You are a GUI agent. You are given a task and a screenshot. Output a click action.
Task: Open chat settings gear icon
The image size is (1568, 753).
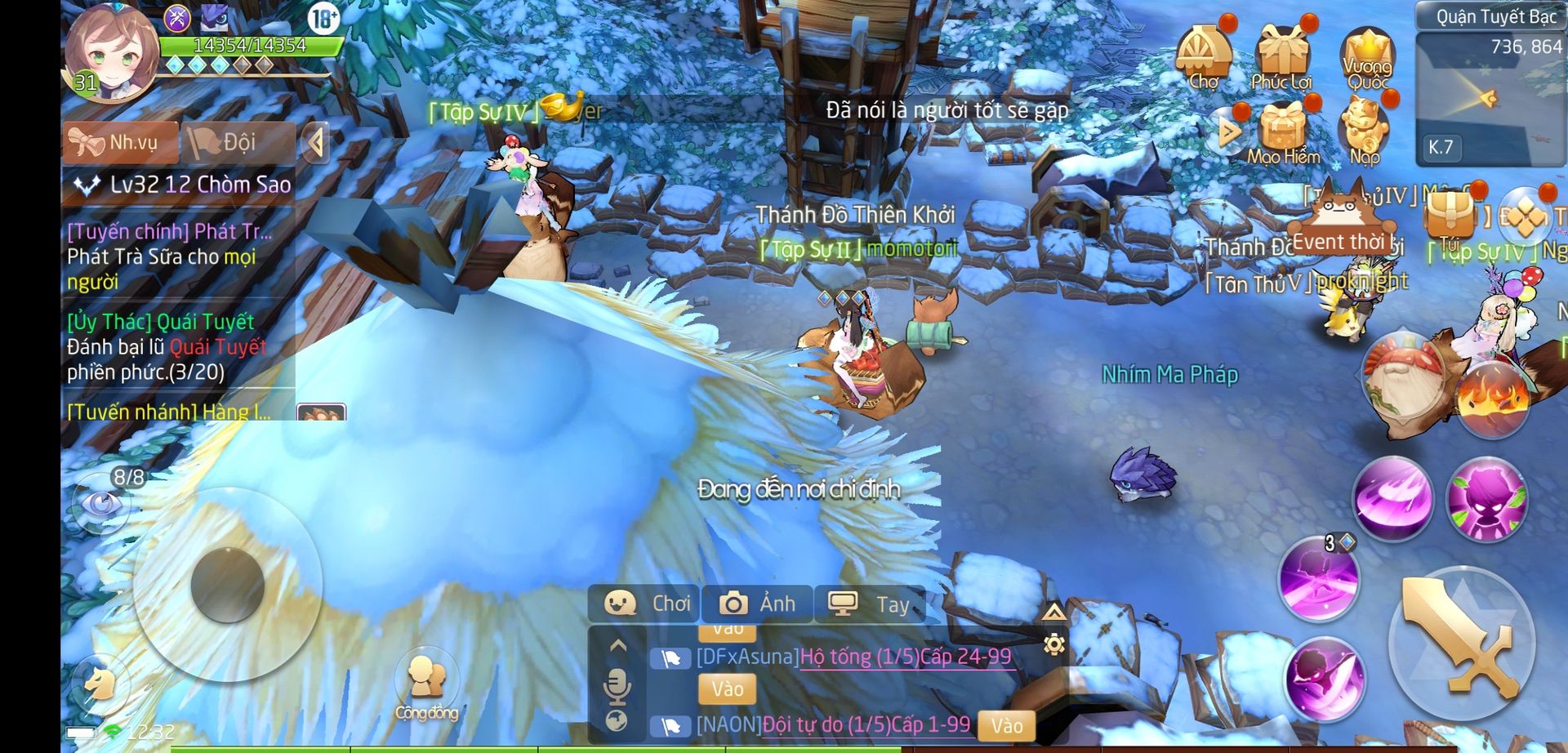pyautogui.click(x=1053, y=645)
